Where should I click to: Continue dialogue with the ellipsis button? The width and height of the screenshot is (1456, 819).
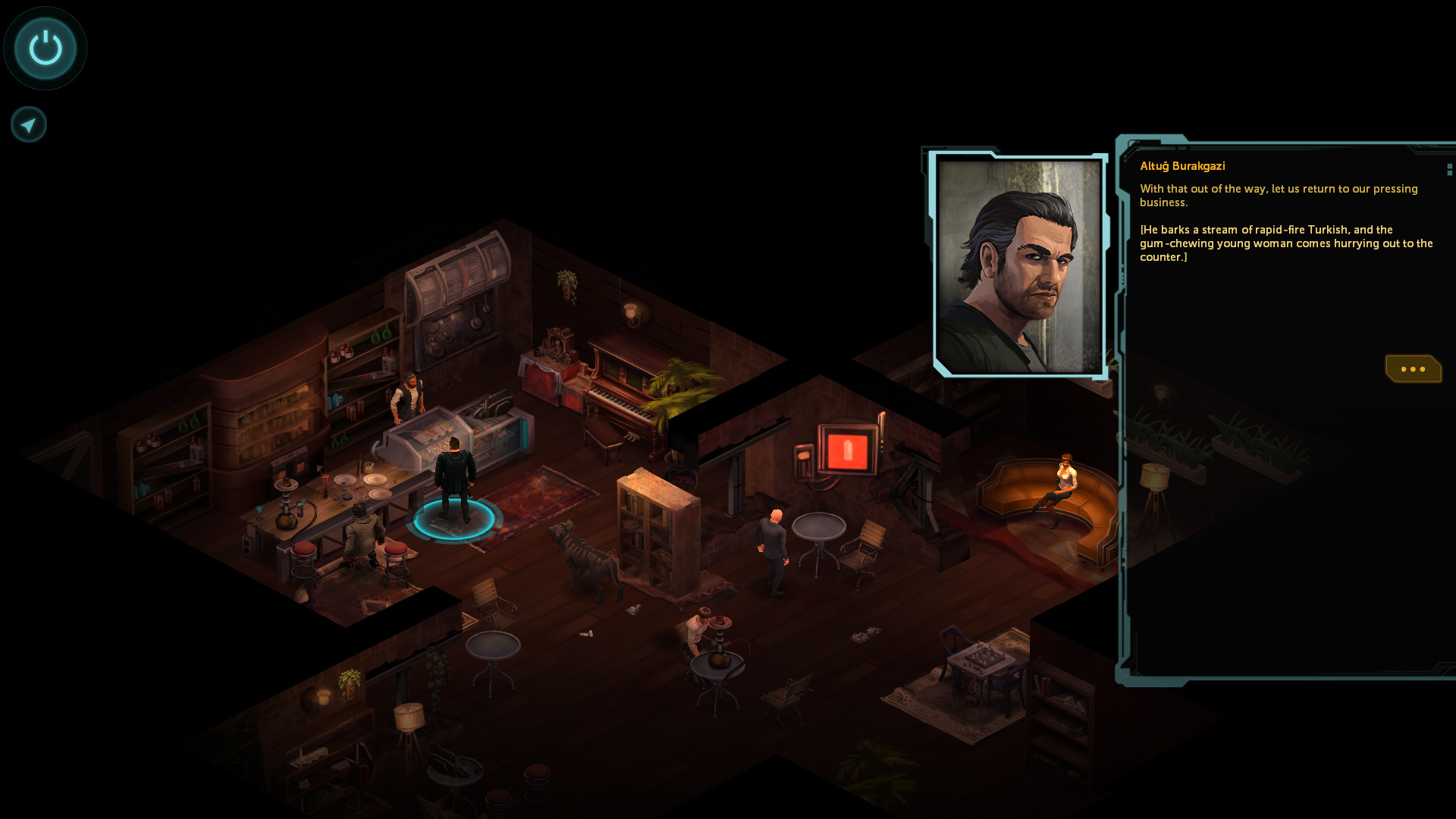tap(1413, 369)
